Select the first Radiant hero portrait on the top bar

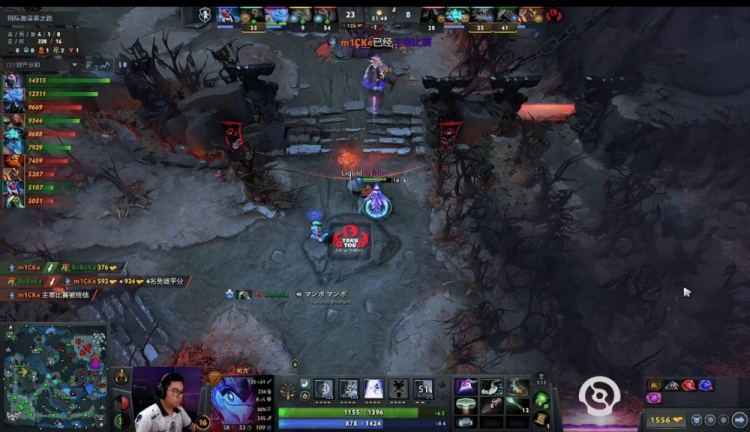(x=227, y=14)
